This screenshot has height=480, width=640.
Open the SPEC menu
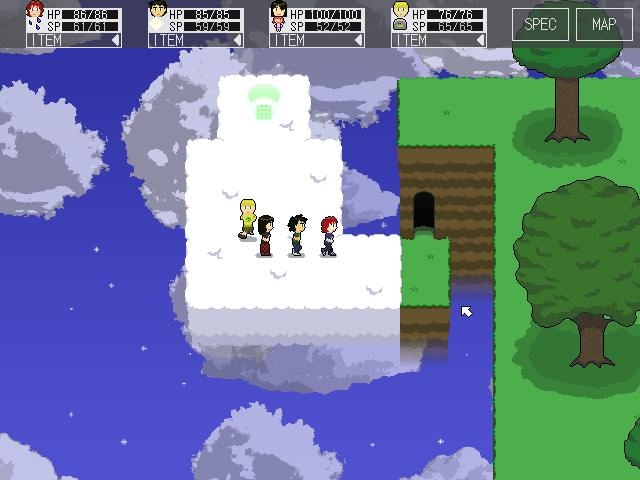pos(541,24)
